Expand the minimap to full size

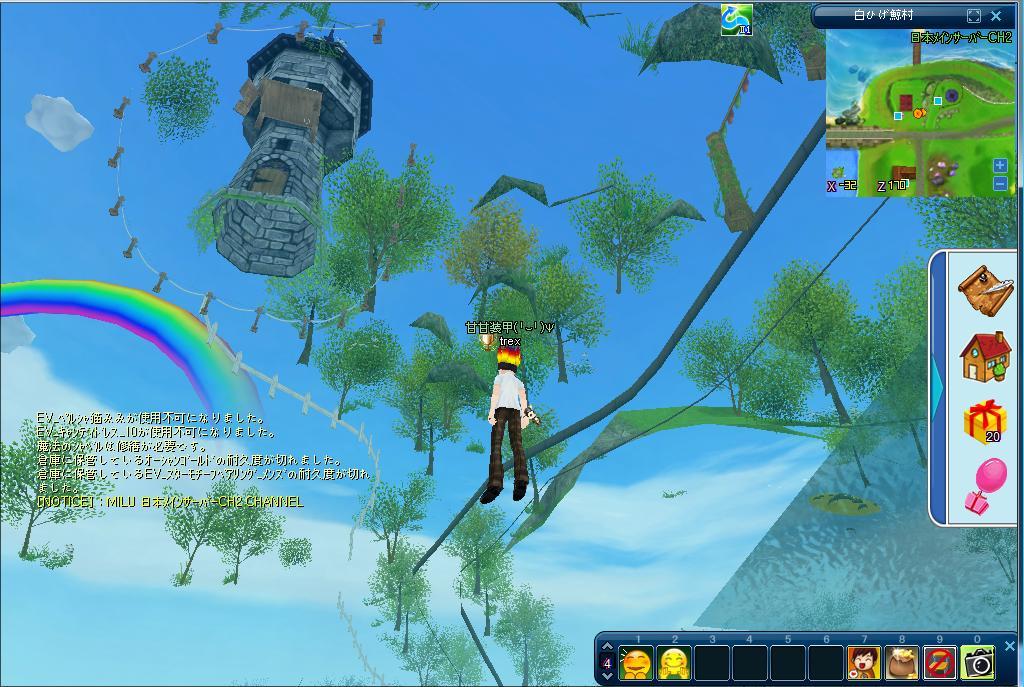[974, 16]
